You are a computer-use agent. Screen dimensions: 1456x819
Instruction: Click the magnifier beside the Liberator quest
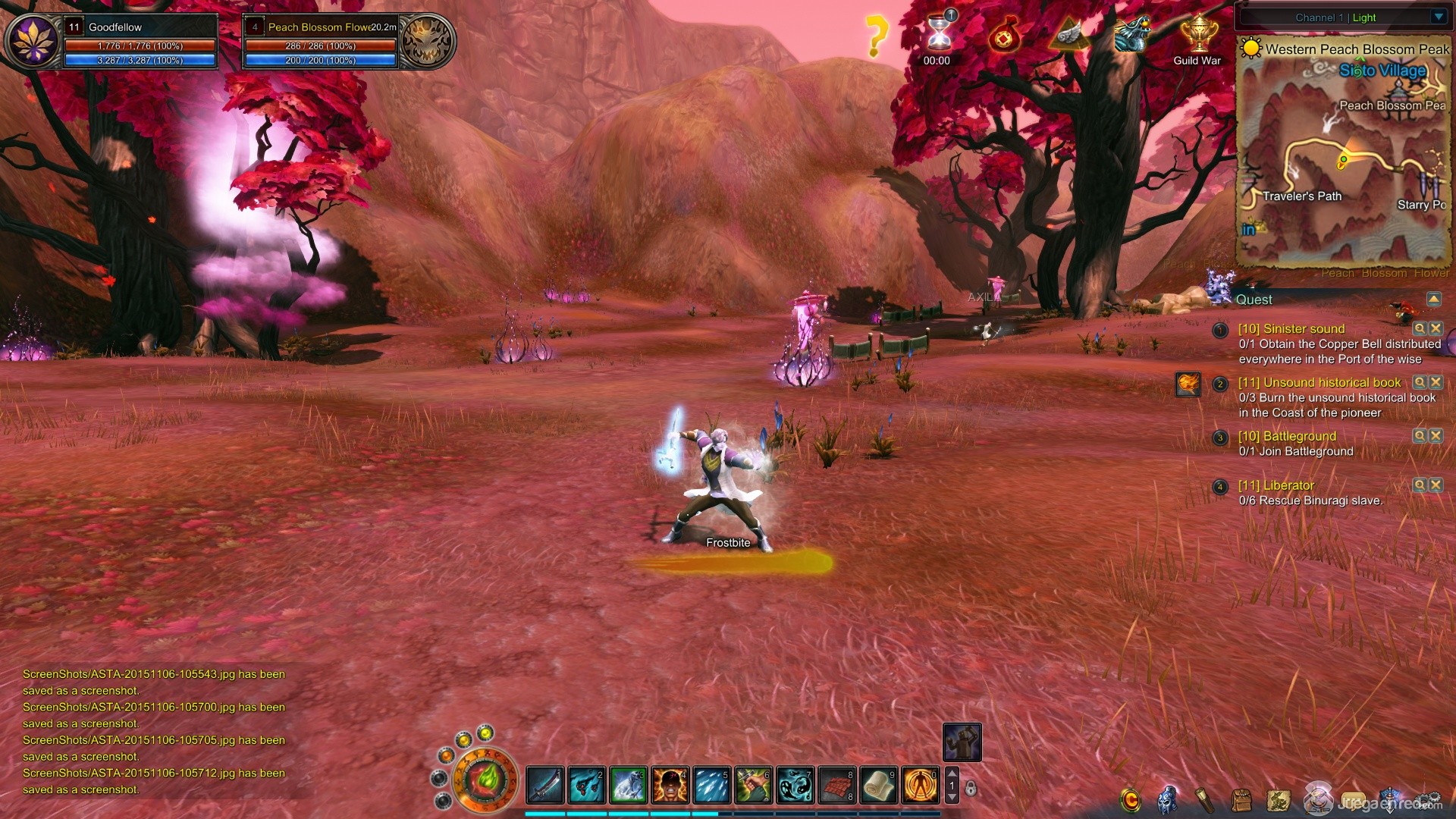1419,485
